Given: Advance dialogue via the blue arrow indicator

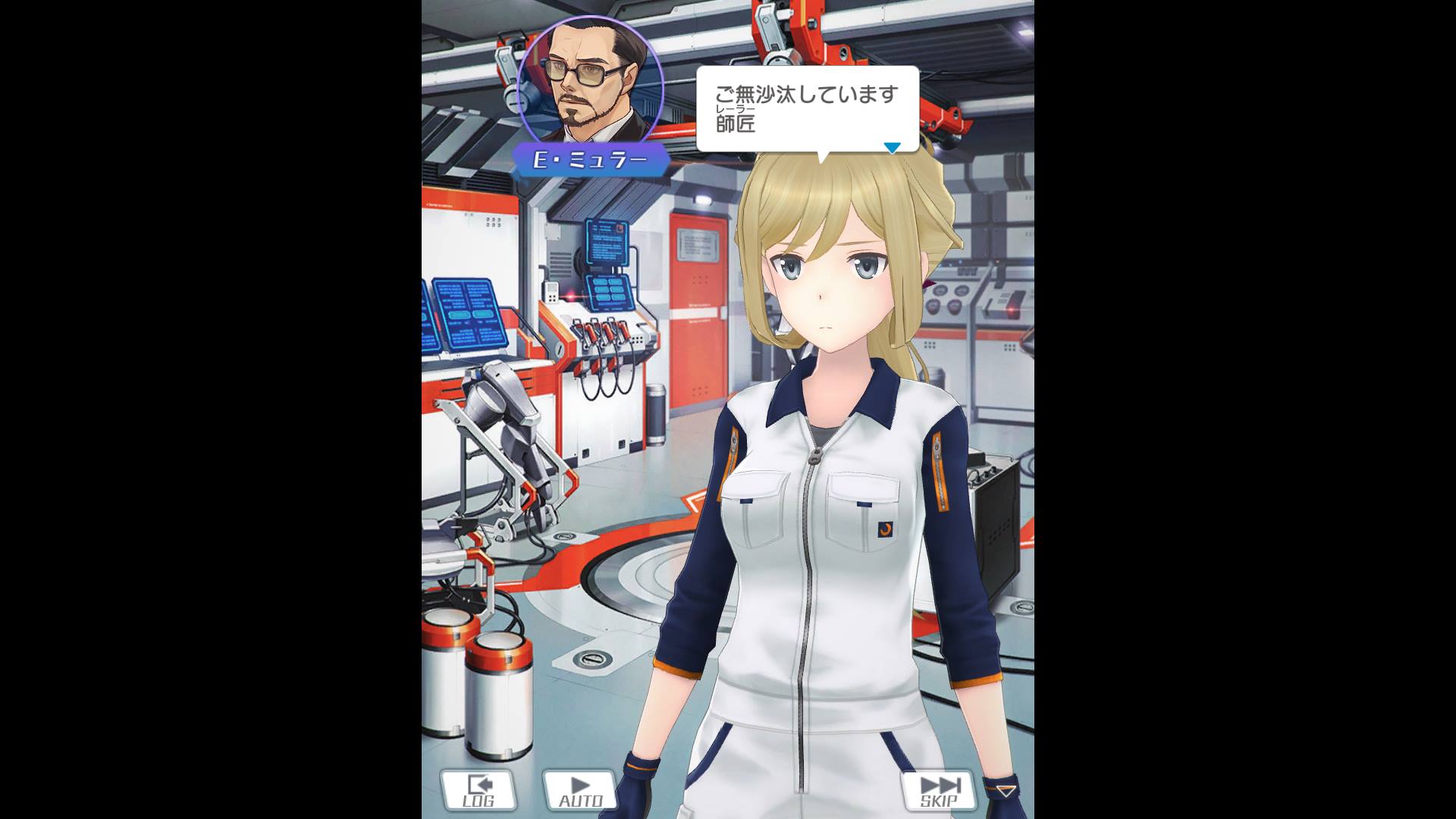Looking at the screenshot, I should click(x=893, y=147).
